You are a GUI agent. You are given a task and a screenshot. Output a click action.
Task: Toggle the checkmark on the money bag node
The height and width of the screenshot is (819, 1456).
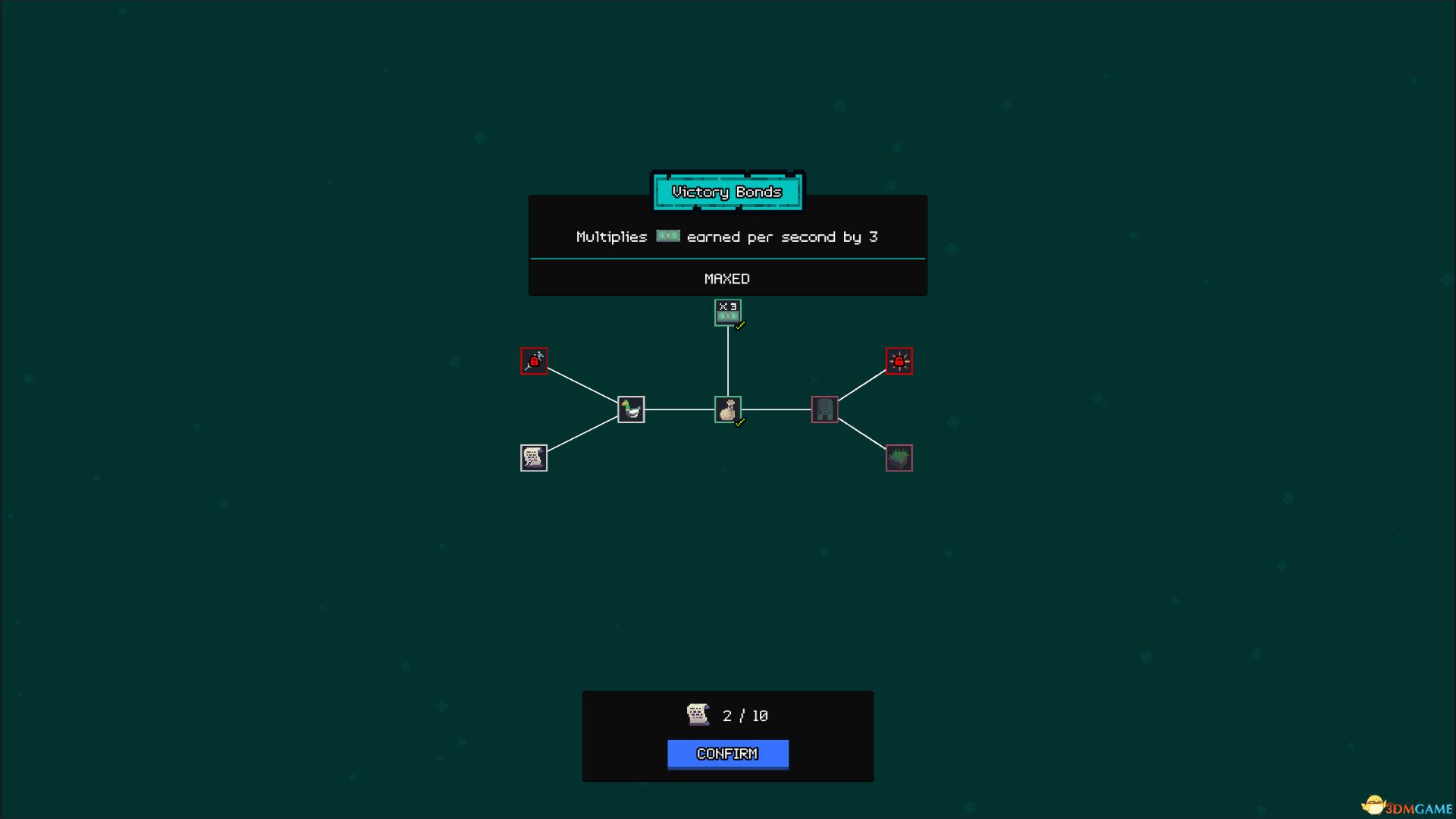pos(739,422)
